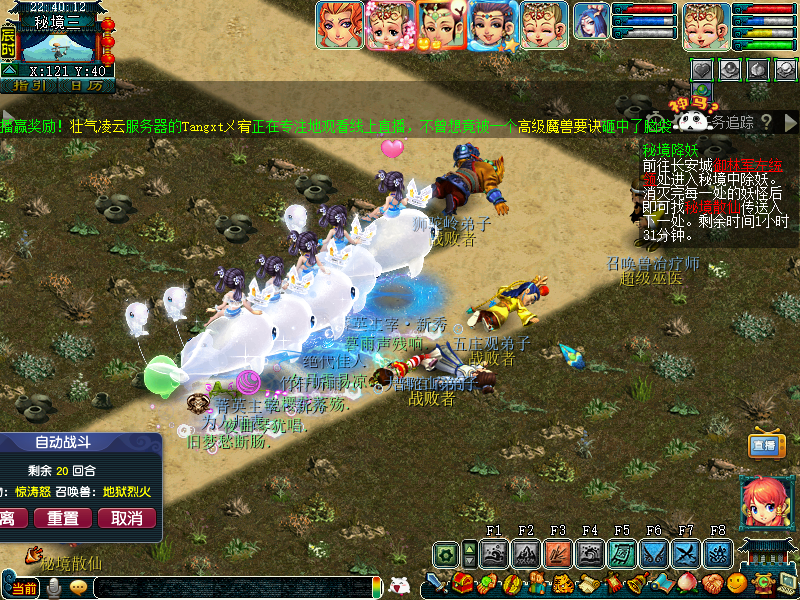Open the minimap in the top-left corner

(58, 44)
